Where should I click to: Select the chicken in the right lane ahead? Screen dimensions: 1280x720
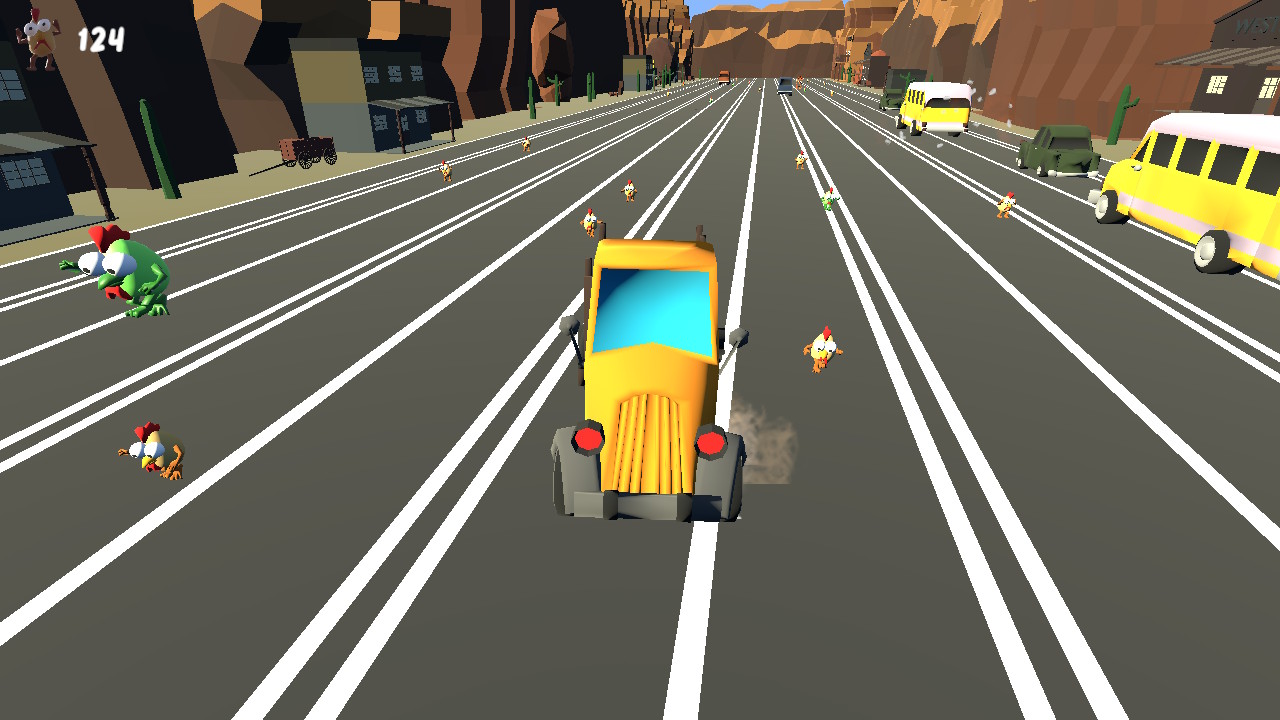(820, 350)
